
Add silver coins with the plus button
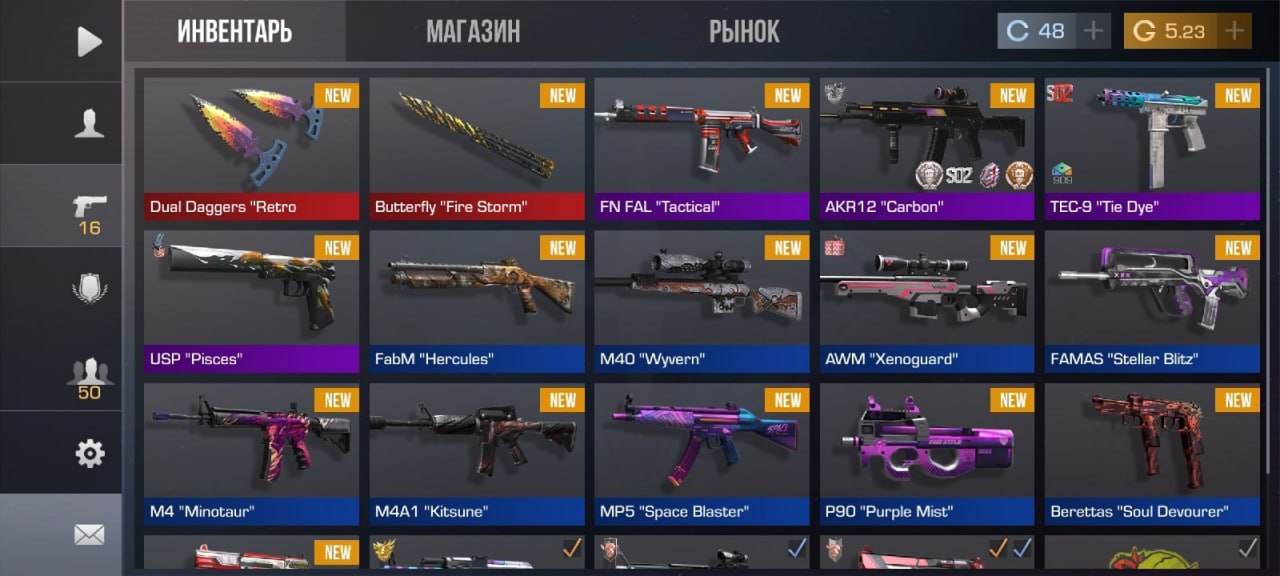coord(1094,31)
